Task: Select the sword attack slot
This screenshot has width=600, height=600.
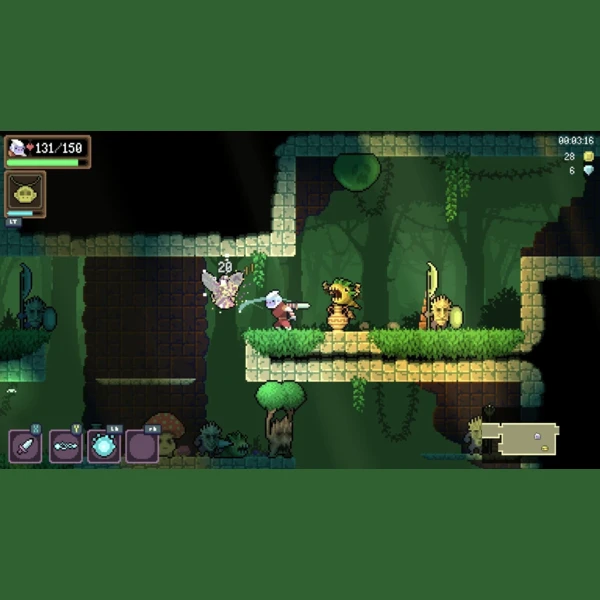Action: tap(25, 446)
